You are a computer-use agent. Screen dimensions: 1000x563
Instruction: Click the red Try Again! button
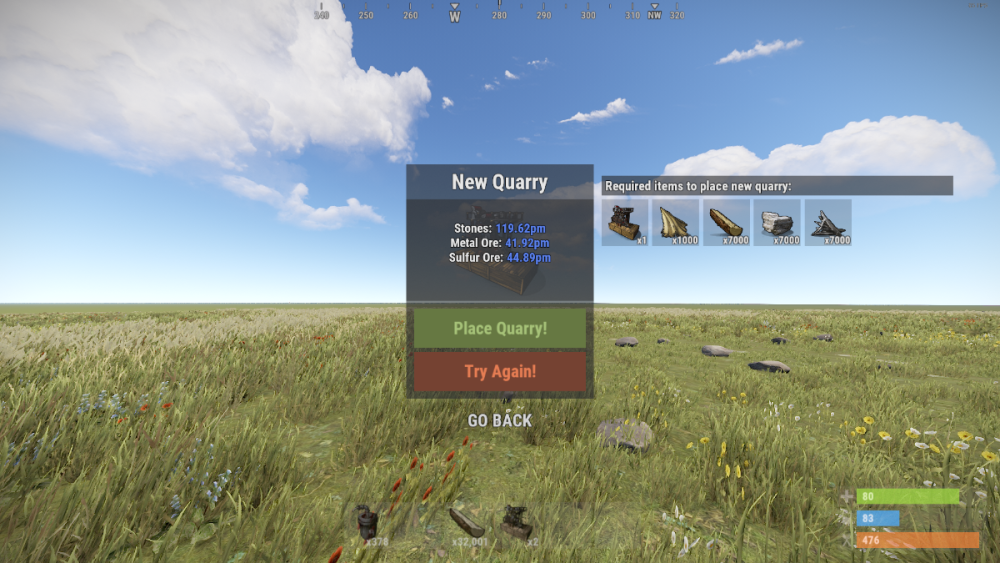click(x=500, y=371)
